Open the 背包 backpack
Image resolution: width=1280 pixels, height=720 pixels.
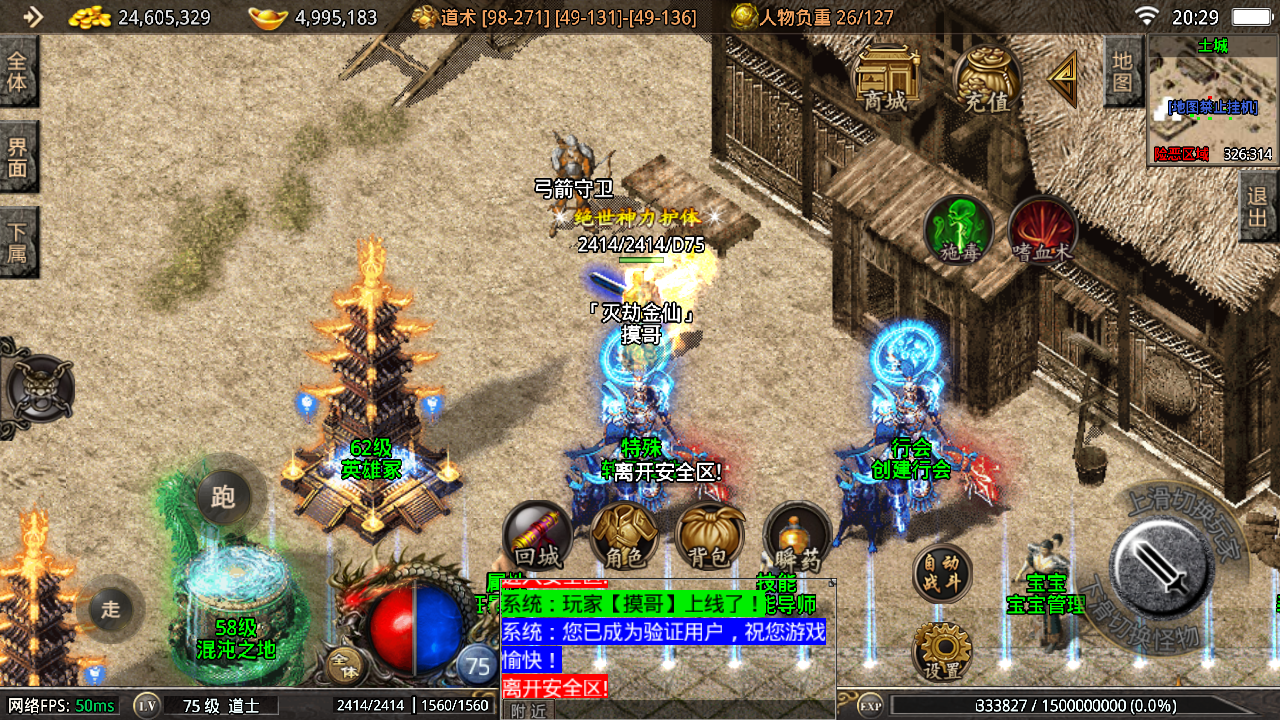[710, 537]
